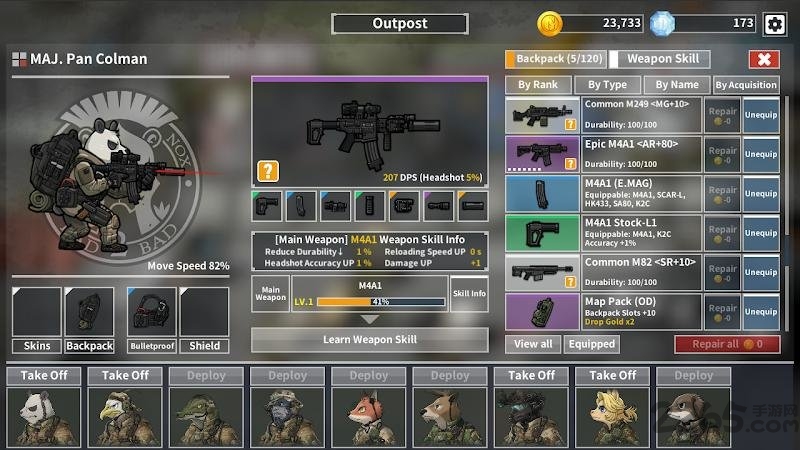
Task: Open the Bulletproof vest equipment slot
Action: click(x=152, y=319)
